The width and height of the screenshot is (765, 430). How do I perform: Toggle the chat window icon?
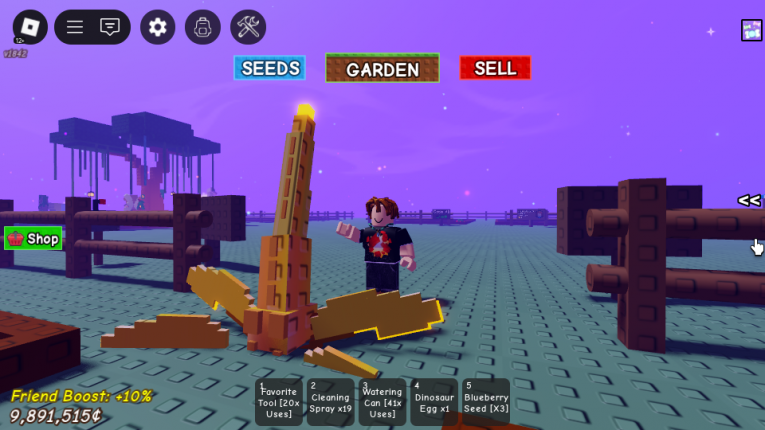click(x=110, y=27)
